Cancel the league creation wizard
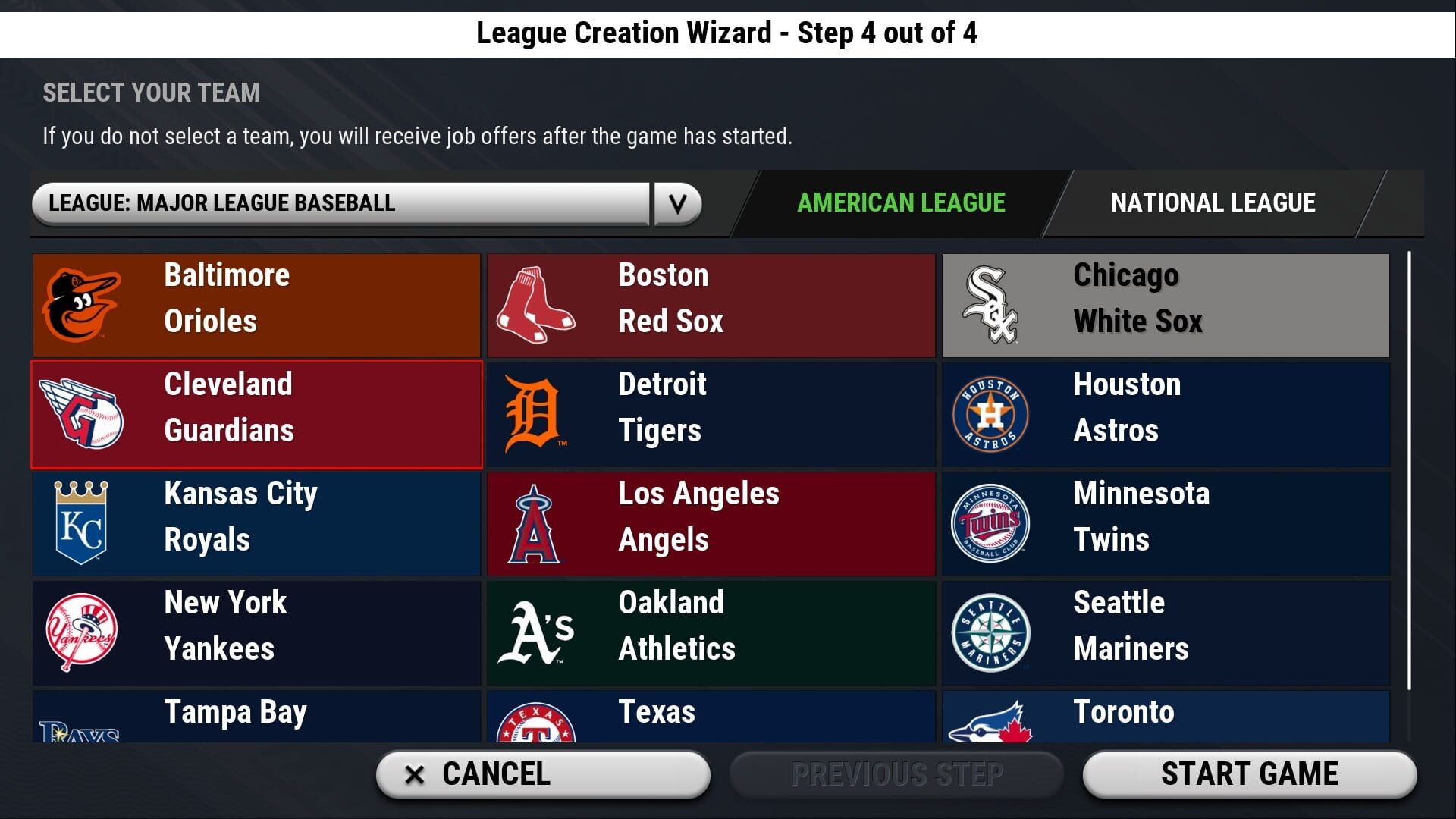The image size is (1456, 819). 543,774
